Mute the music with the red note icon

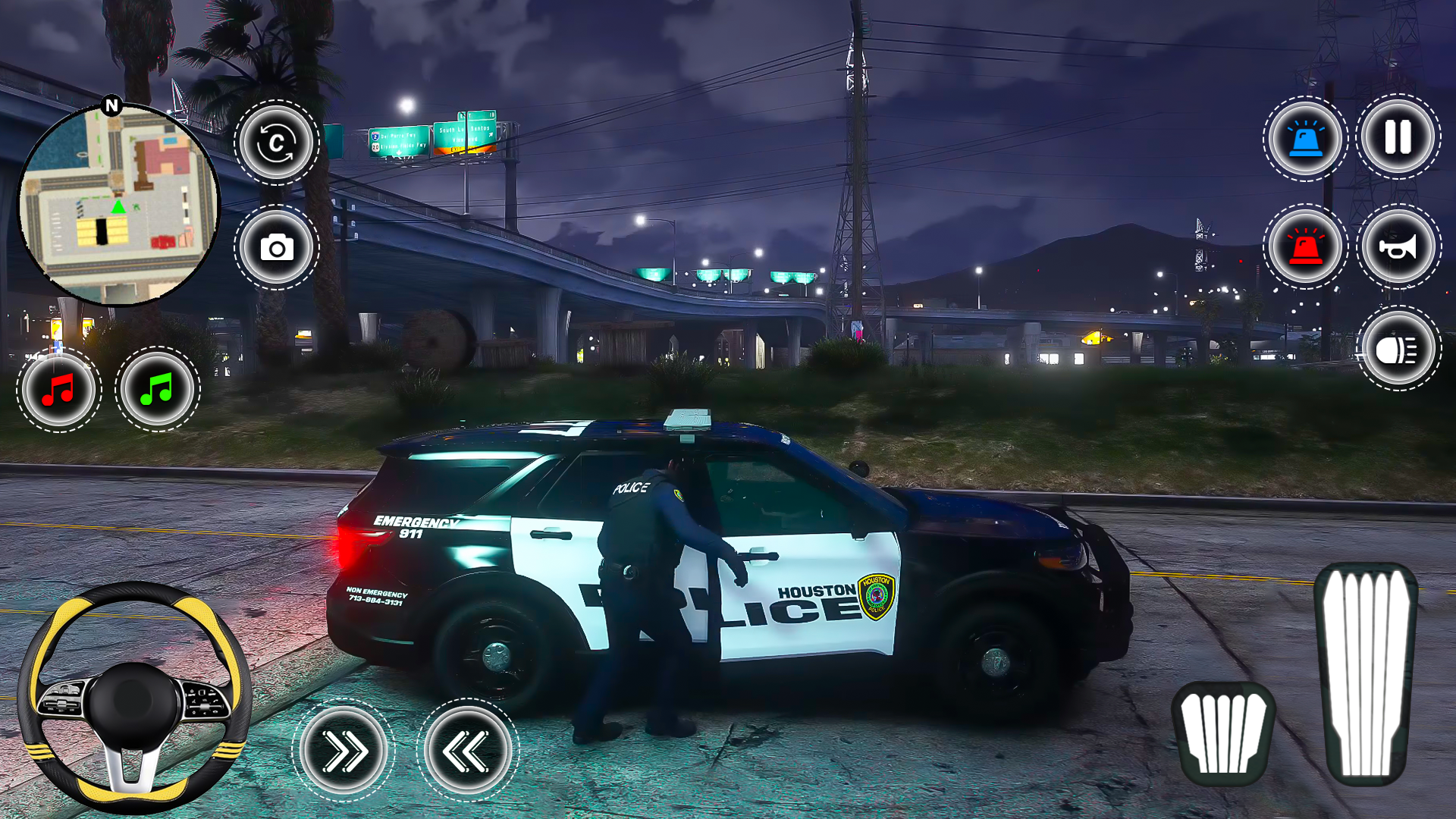pyautogui.click(x=59, y=389)
